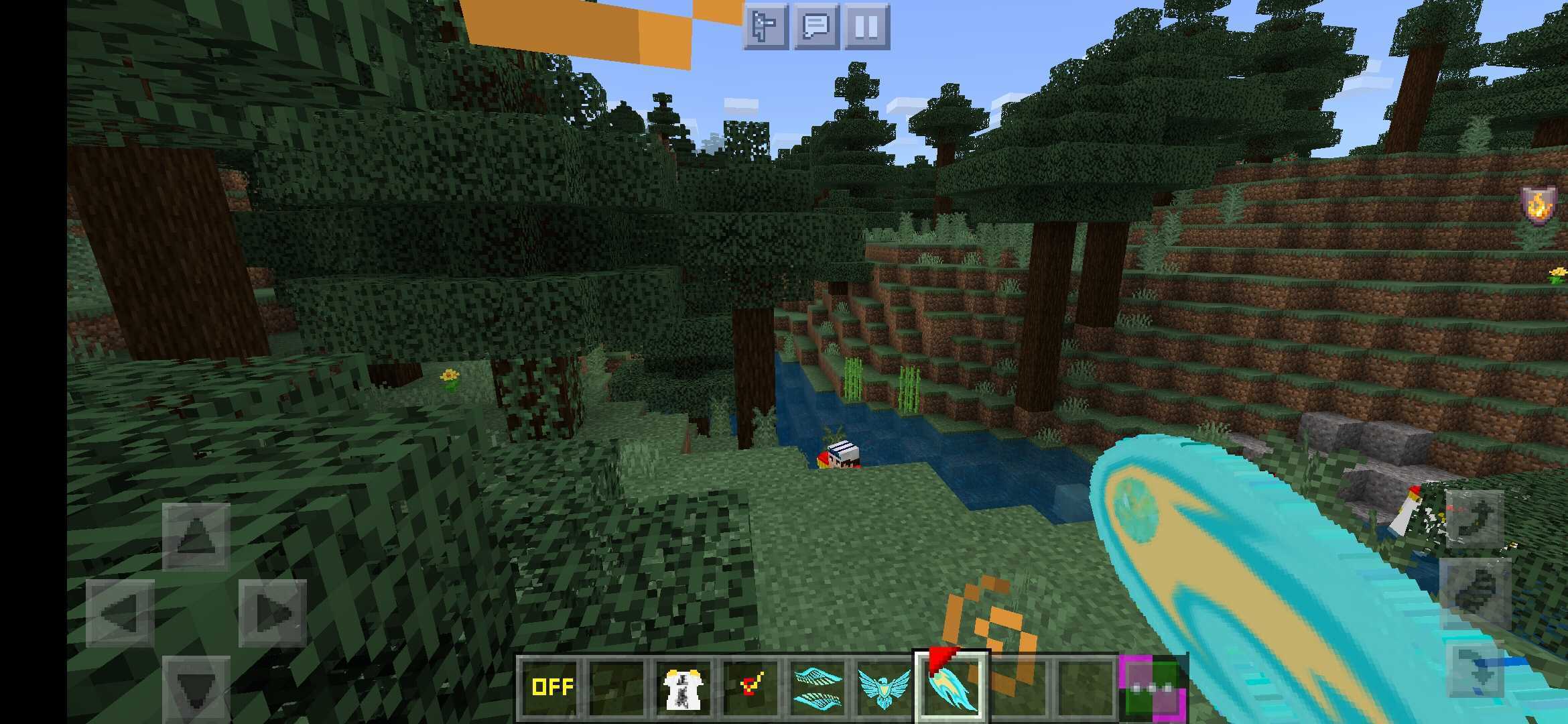Tap the move left arrow
Screen dimensions: 1568x724
tap(120, 612)
